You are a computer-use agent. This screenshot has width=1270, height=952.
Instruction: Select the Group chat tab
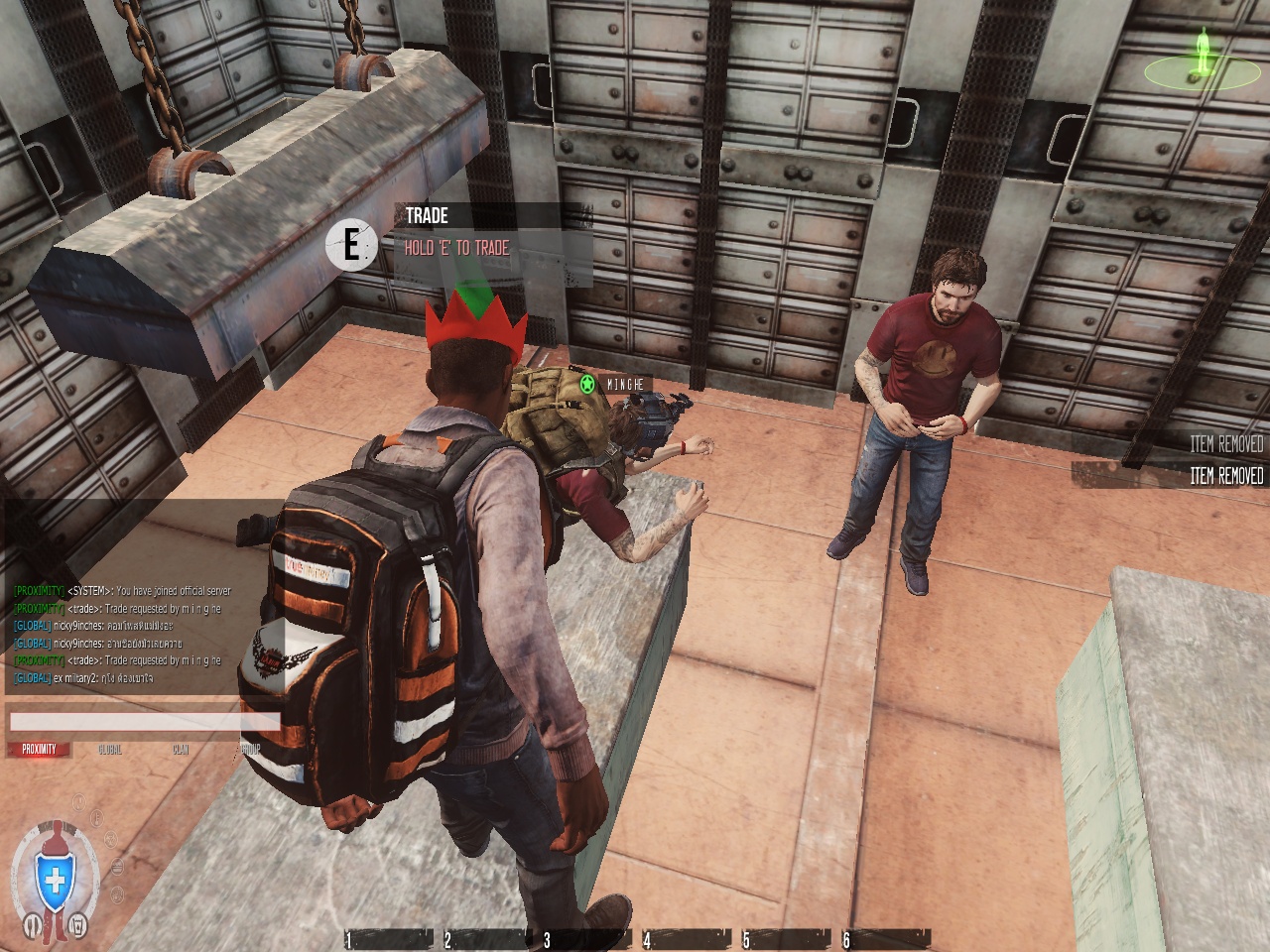[250, 750]
